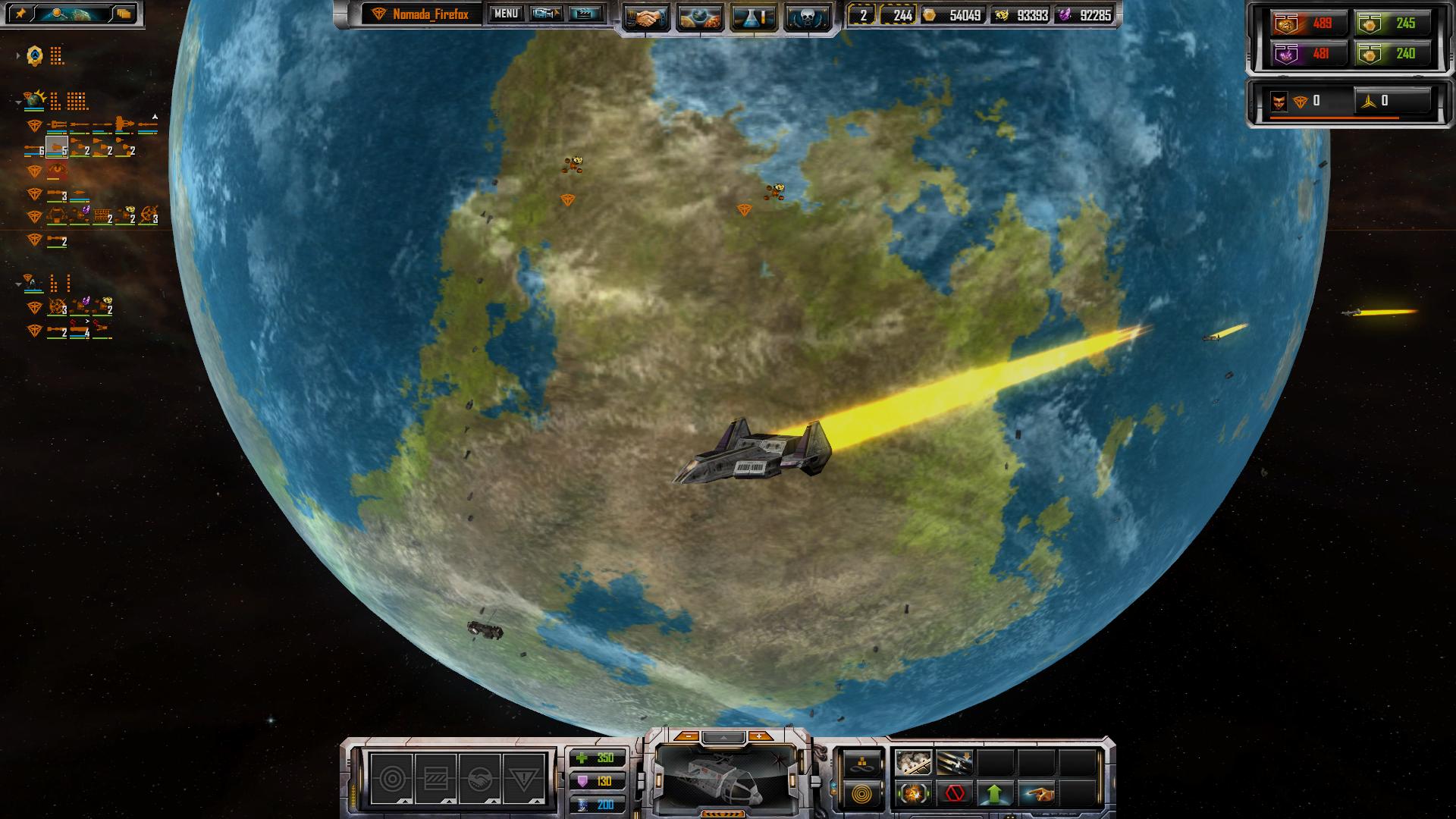Image resolution: width=1456 pixels, height=819 pixels.
Task: Open the diplomacy handshake screen
Action: [647, 17]
